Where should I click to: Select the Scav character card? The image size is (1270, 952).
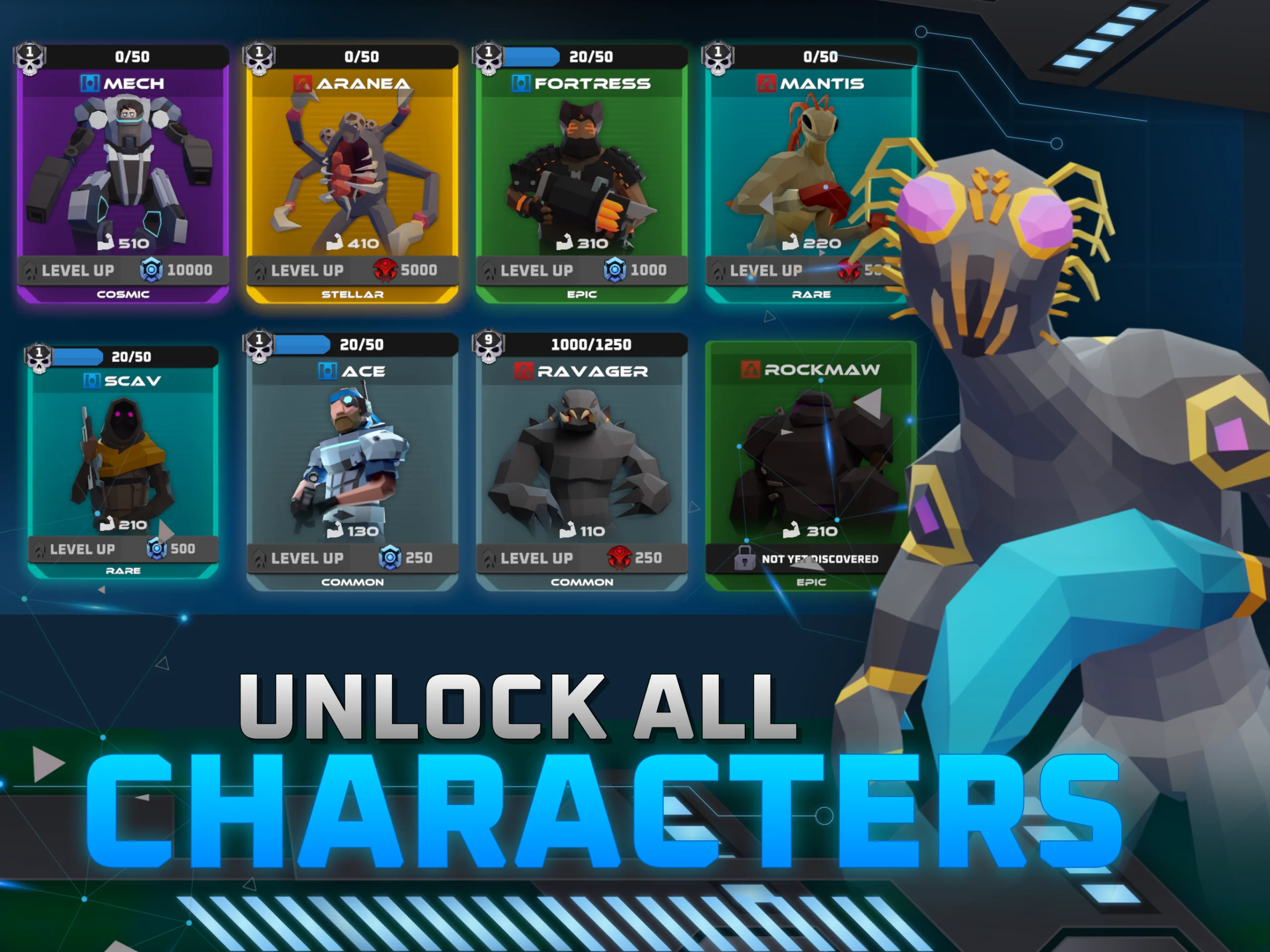[123, 453]
